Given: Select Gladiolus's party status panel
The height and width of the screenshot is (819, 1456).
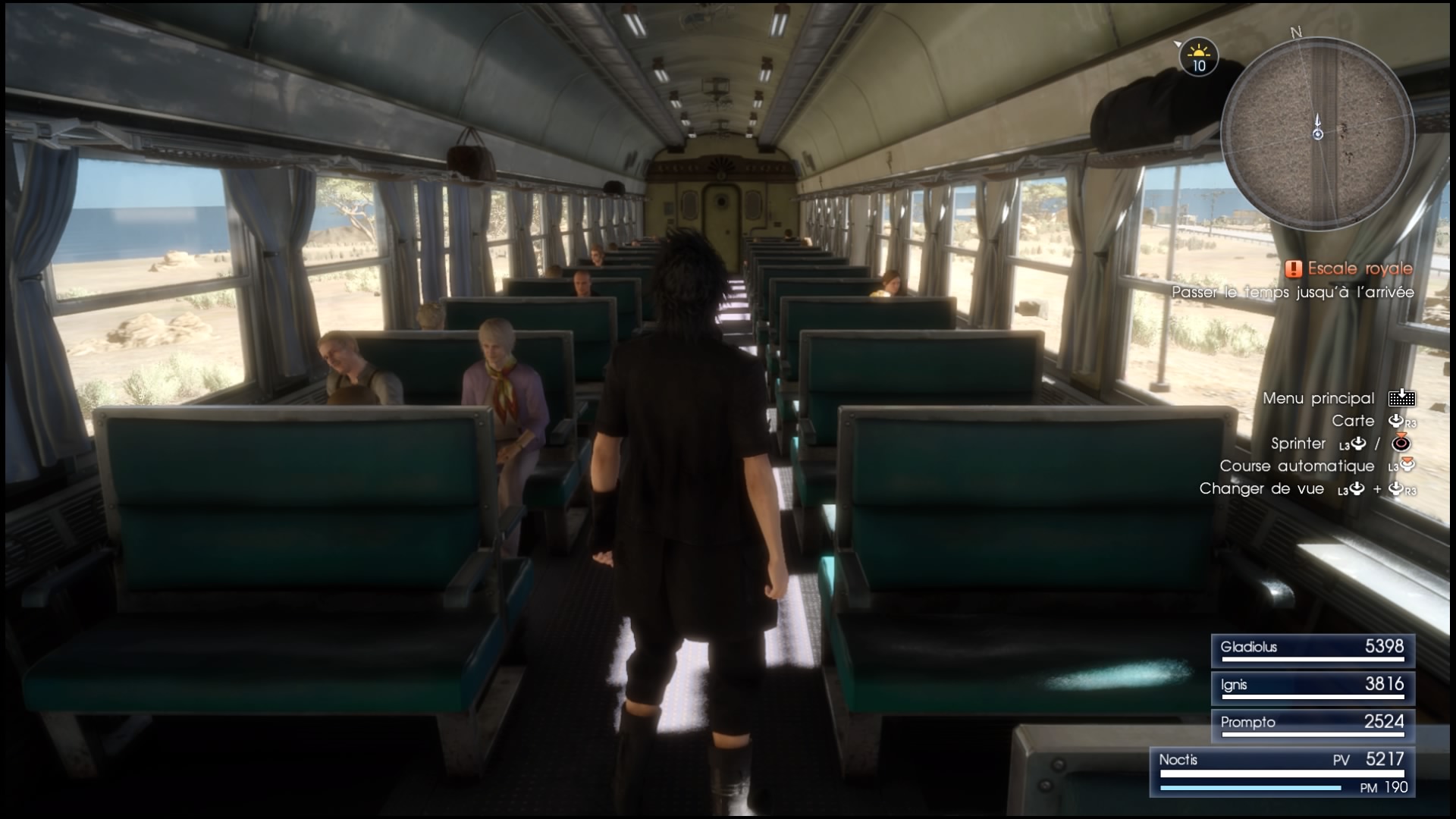Looking at the screenshot, I should click(1313, 650).
